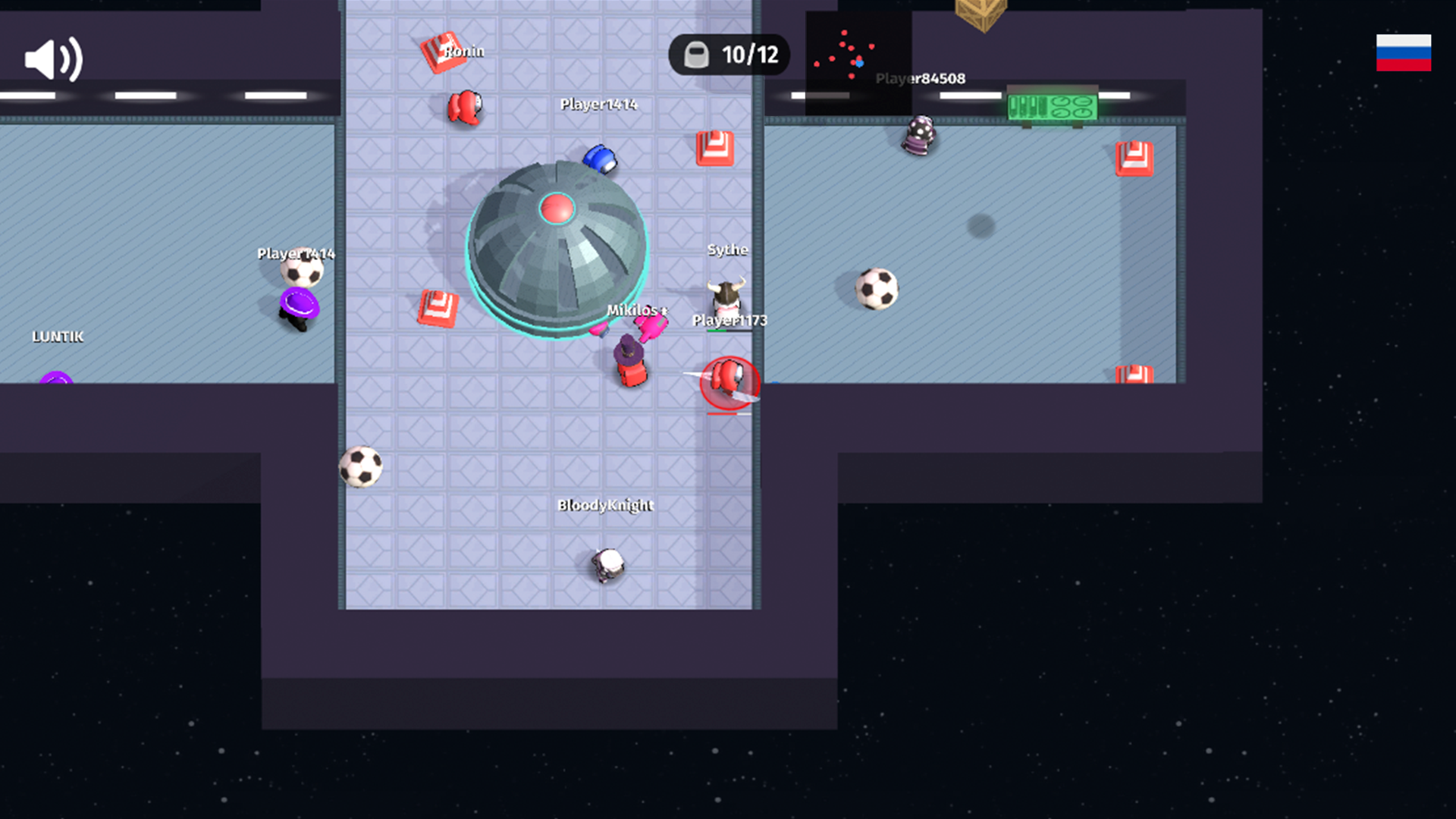Expand the minimap showing red dots

point(857,53)
